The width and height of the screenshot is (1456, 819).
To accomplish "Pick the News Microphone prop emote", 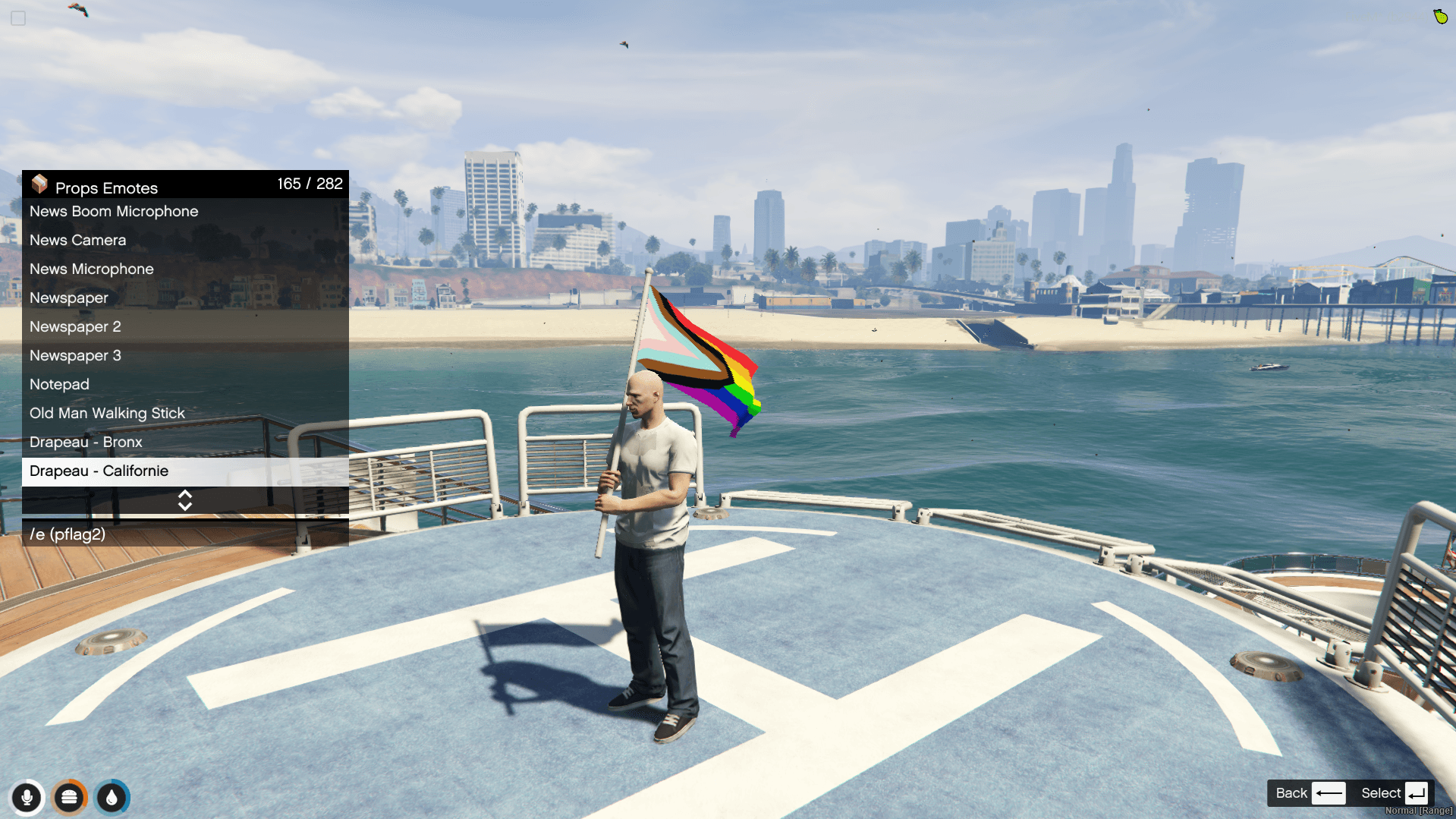I will (x=92, y=269).
